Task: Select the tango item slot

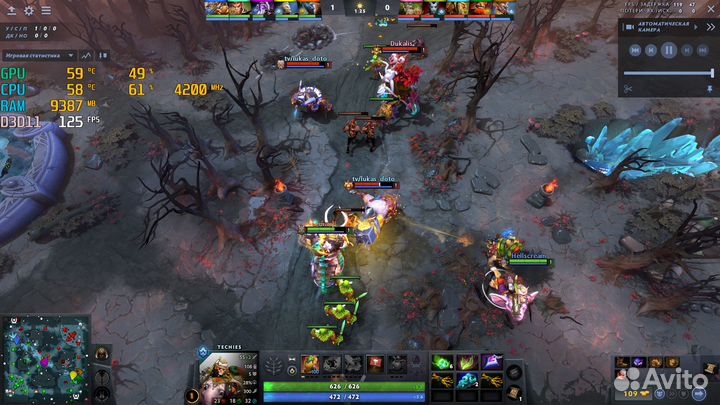Action: [443, 361]
